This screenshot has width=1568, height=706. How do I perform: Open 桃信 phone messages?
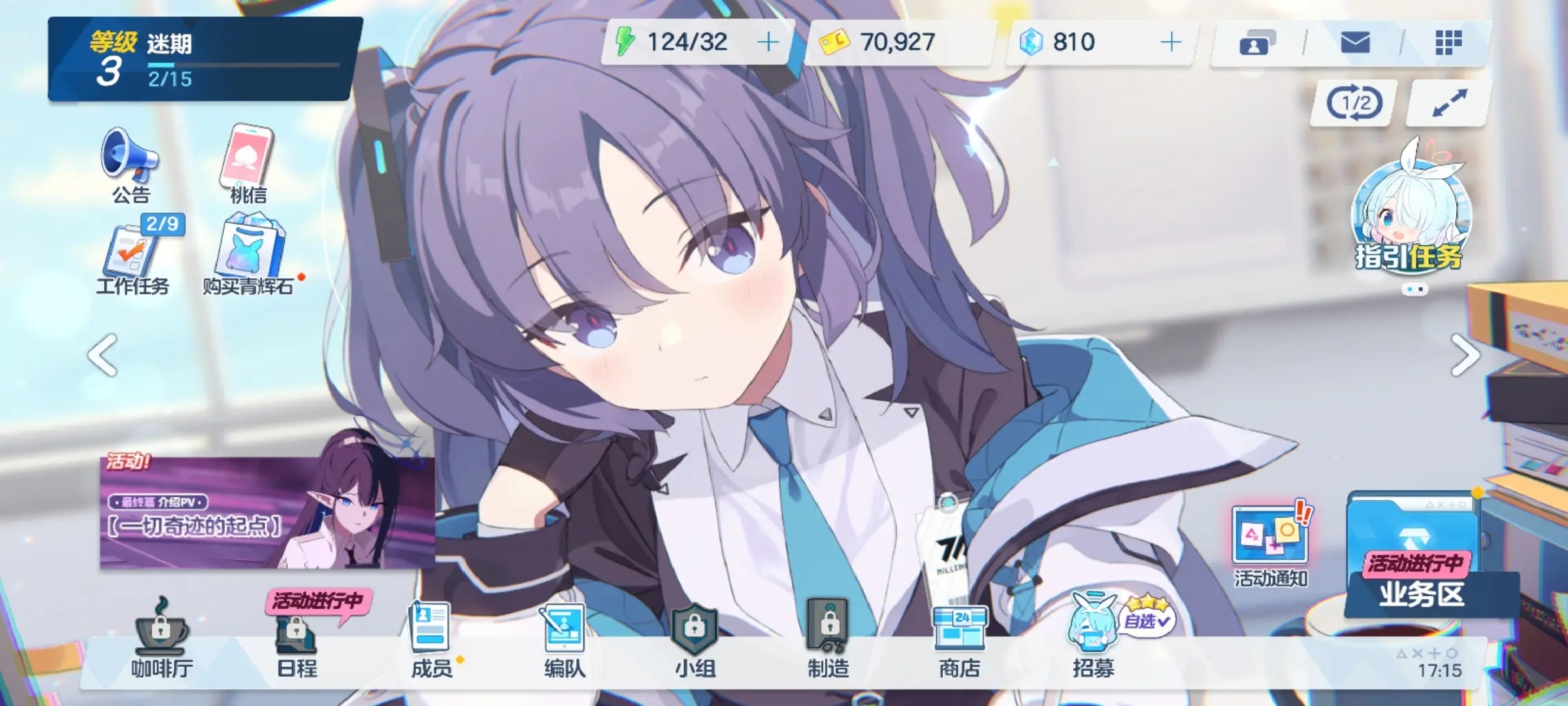coord(247,163)
